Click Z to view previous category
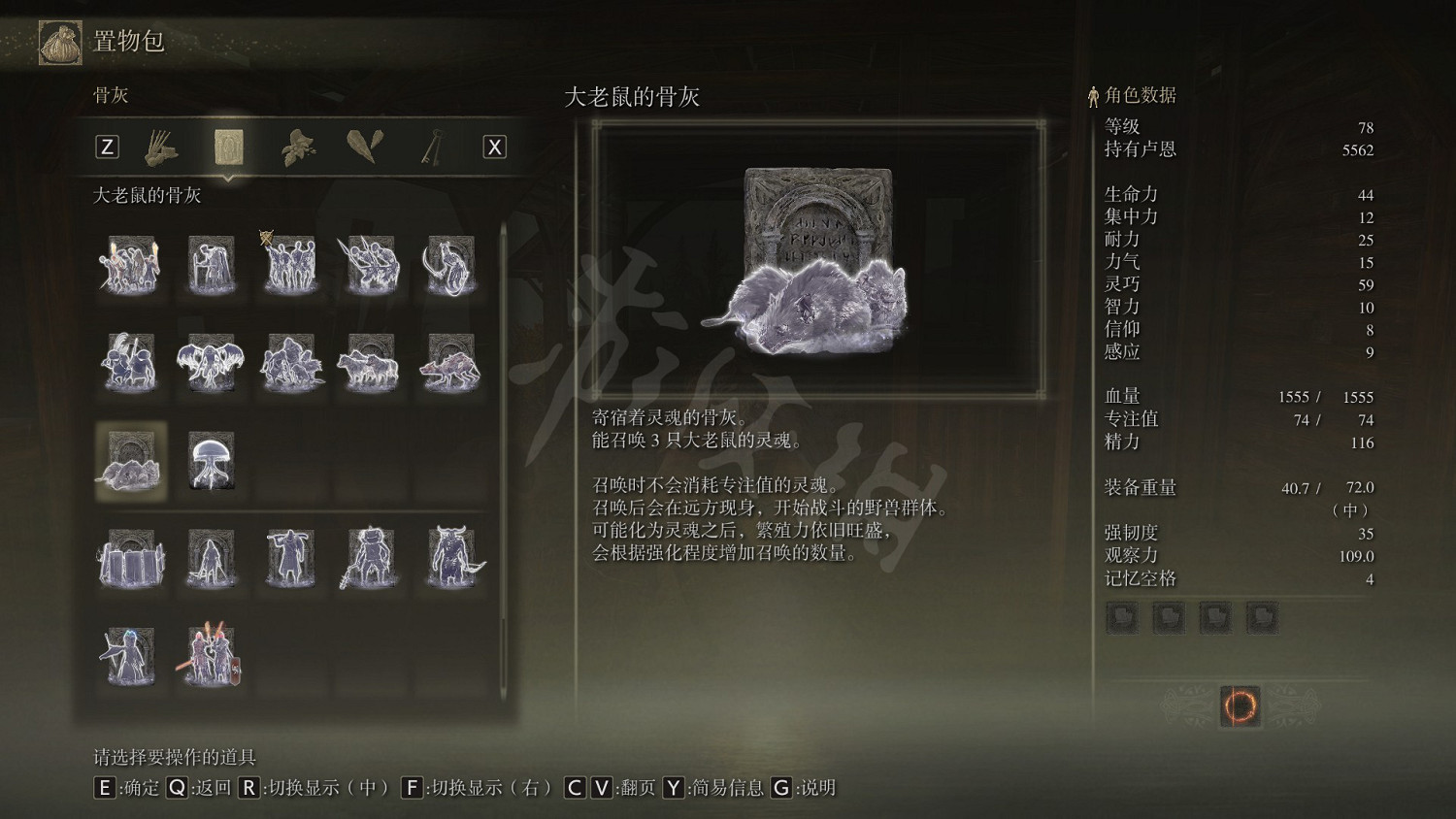This screenshot has height=819, width=1456. click(107, 146)
